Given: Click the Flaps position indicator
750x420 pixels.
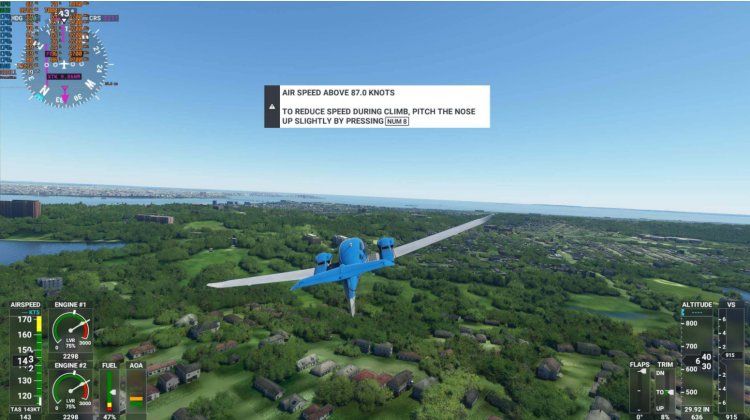Looking at the screenshot, I should click(x=640, y=390).
